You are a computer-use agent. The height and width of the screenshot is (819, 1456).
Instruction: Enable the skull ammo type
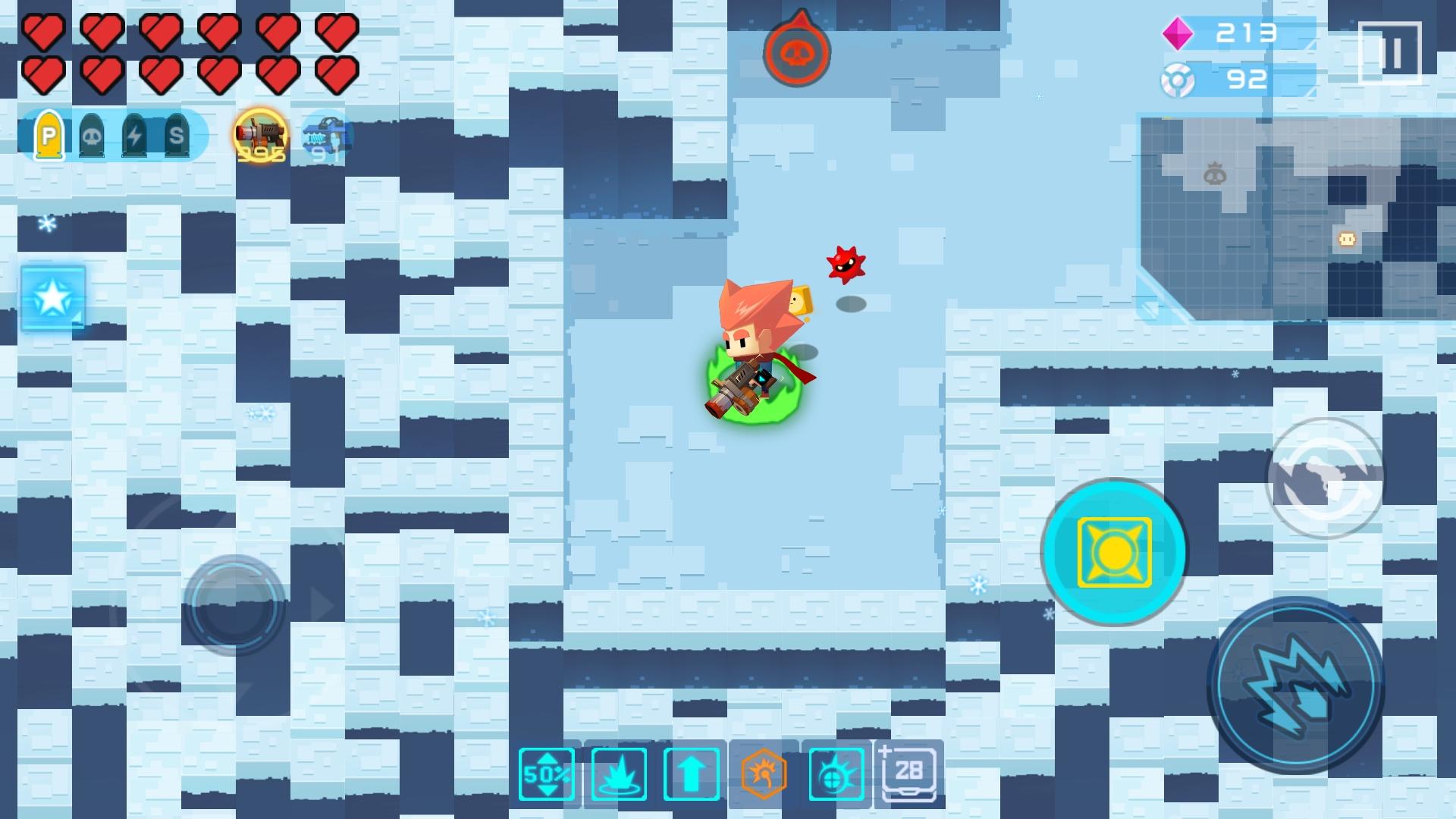pos(91,138)
